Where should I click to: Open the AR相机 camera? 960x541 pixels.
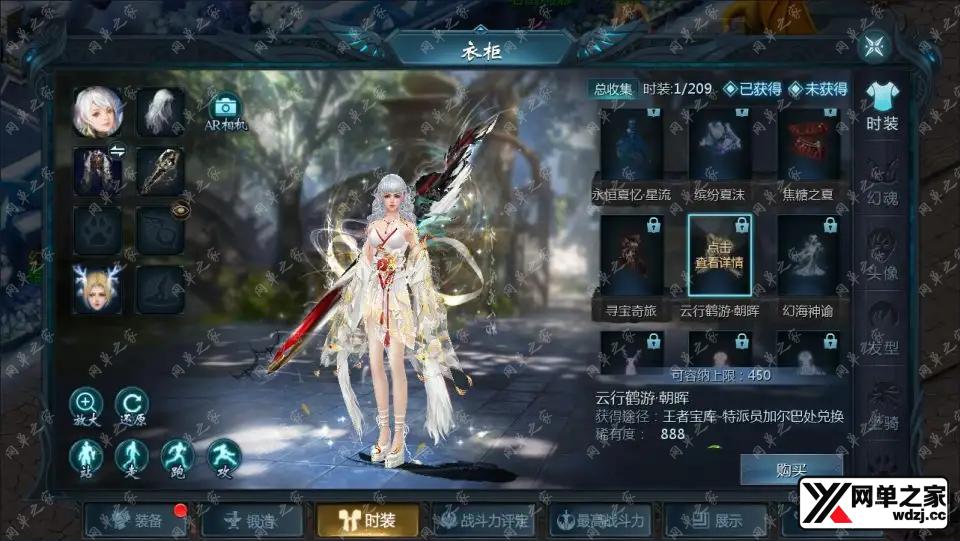pyautogui.click(x=224, y=112)
